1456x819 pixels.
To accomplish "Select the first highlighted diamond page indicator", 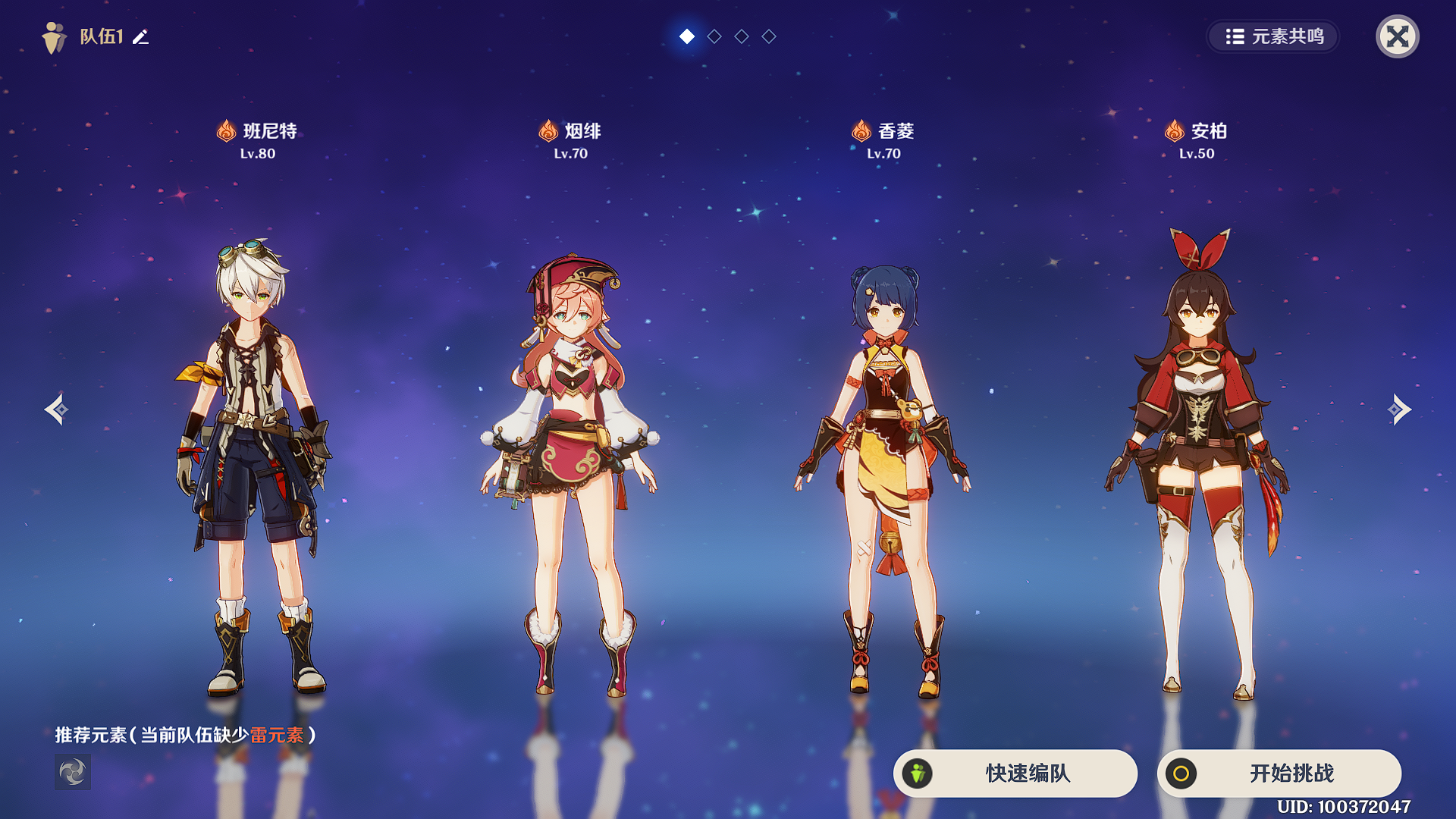I will pyautogui.click(x=687, y=36).
